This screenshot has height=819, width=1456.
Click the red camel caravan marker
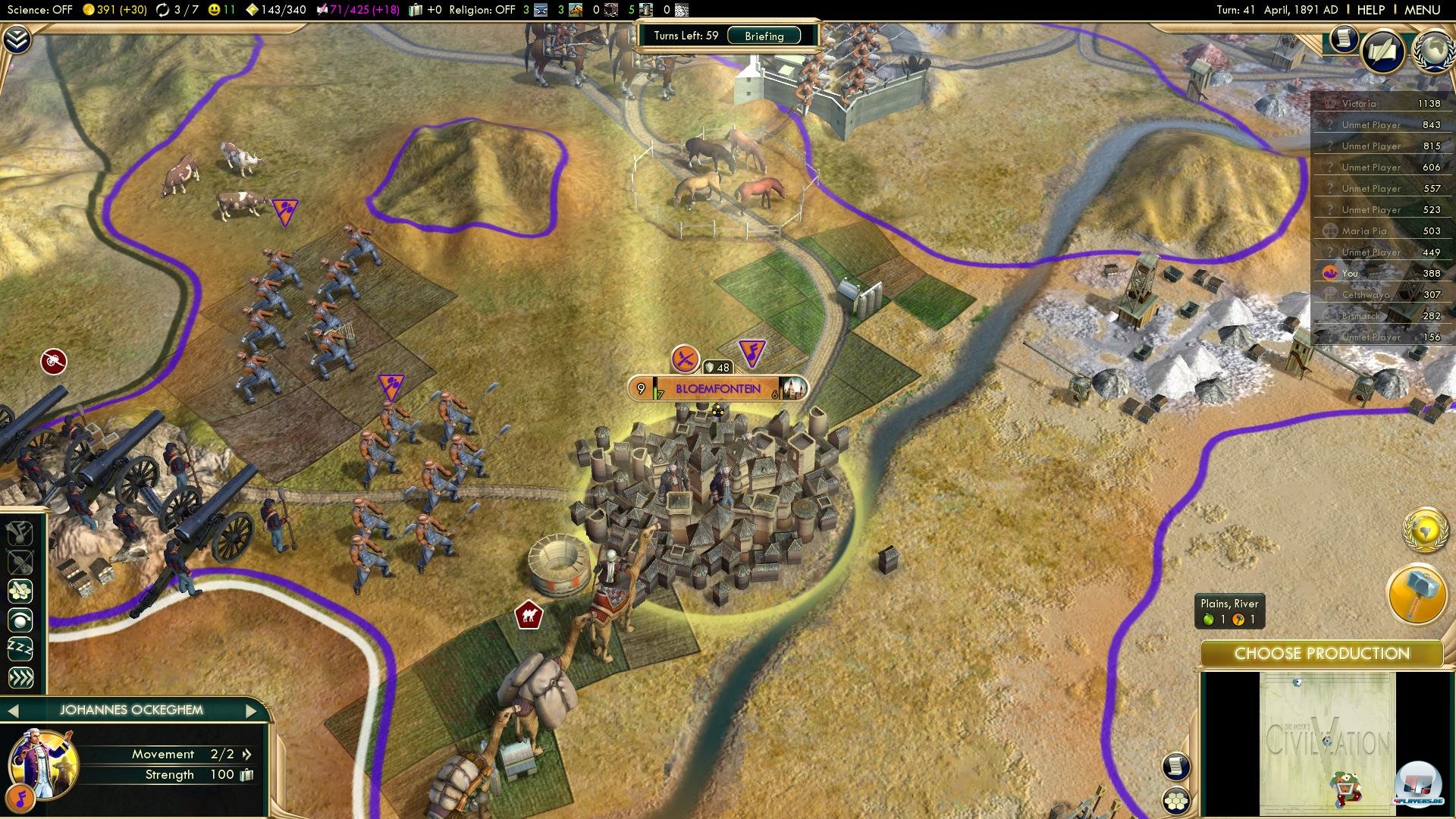[x=529, y=615]
